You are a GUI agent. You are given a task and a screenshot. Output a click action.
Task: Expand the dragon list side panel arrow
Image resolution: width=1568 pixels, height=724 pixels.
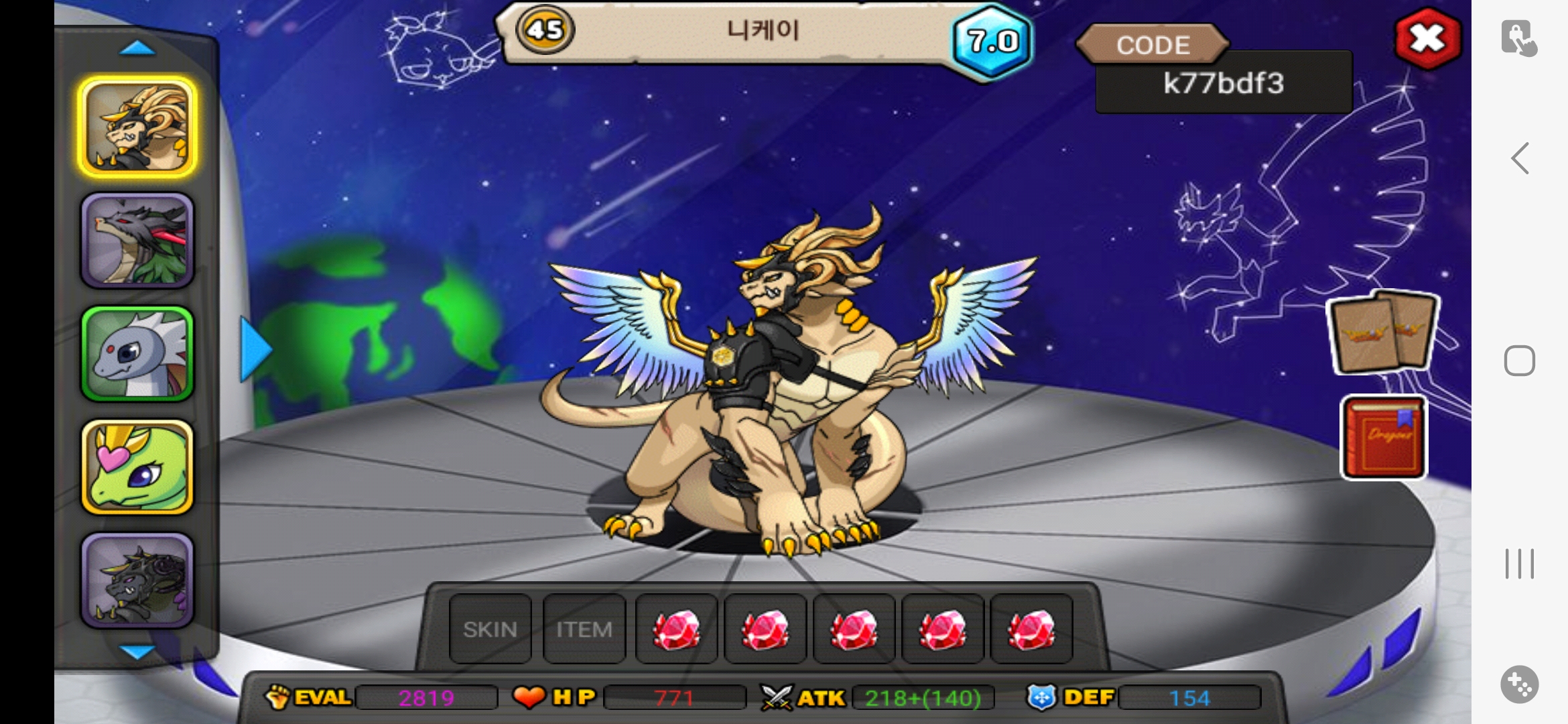pos(255,349)
